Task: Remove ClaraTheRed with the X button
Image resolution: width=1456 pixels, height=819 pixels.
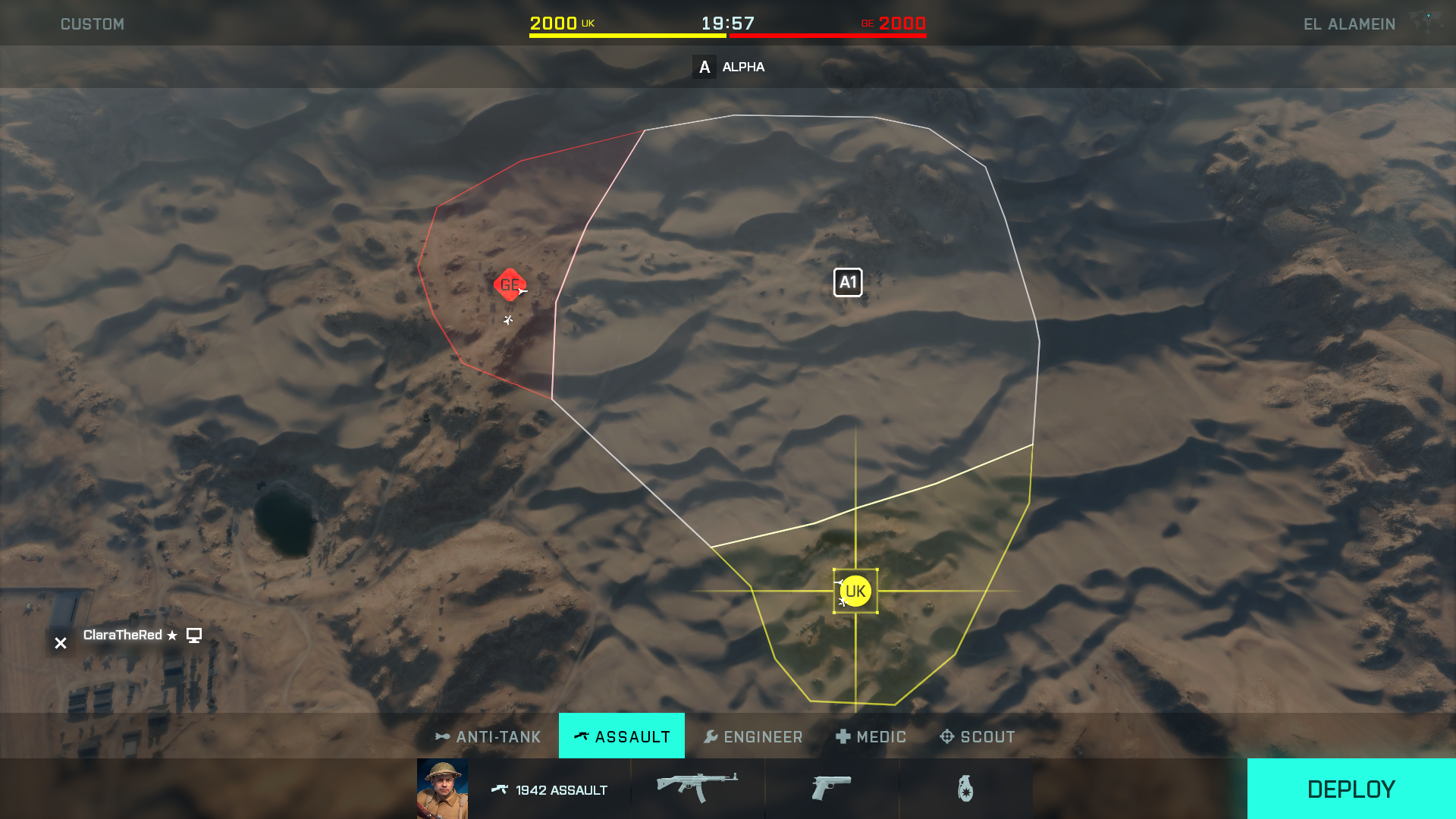Action: pos(60,642)
